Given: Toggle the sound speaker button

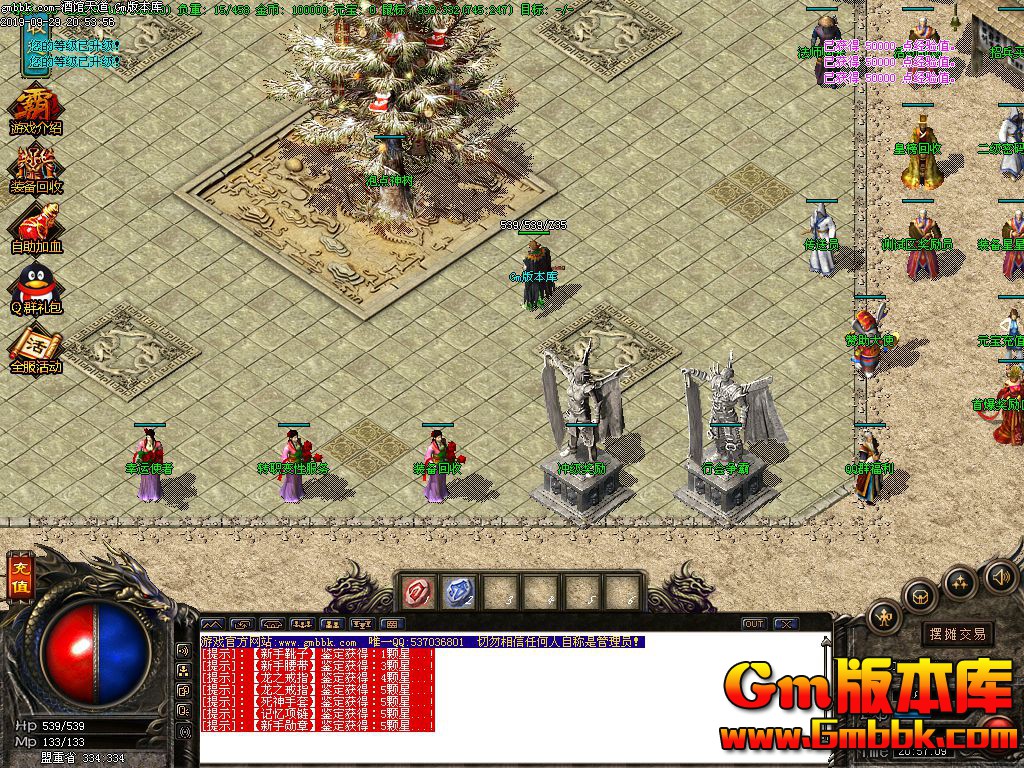Looking at the screenshot, I should tap(1000, 575).
